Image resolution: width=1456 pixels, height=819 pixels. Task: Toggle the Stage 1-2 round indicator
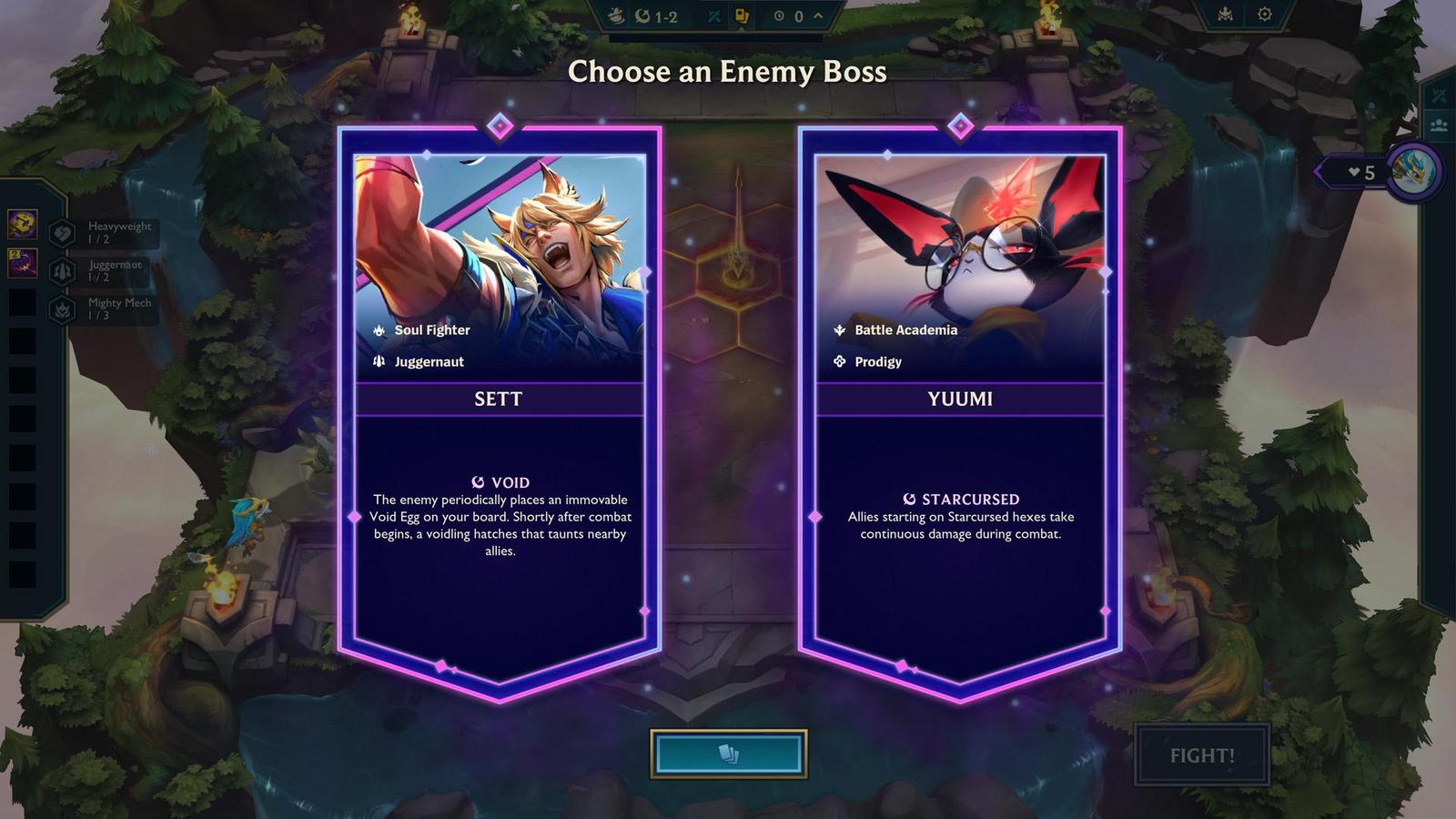point(657,15)
